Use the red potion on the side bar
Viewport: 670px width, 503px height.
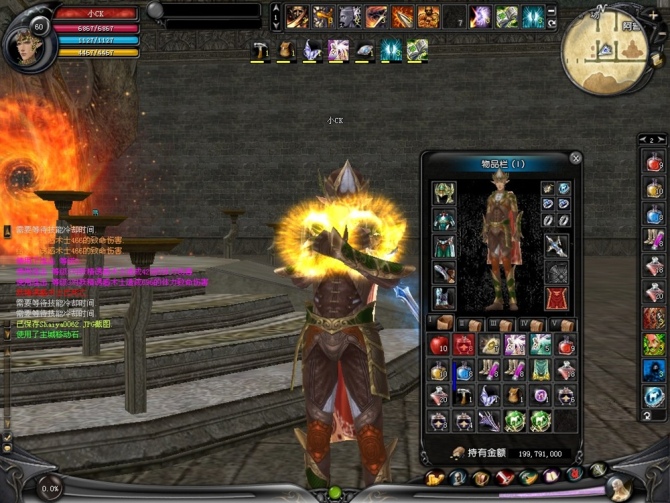click(654, 162)
